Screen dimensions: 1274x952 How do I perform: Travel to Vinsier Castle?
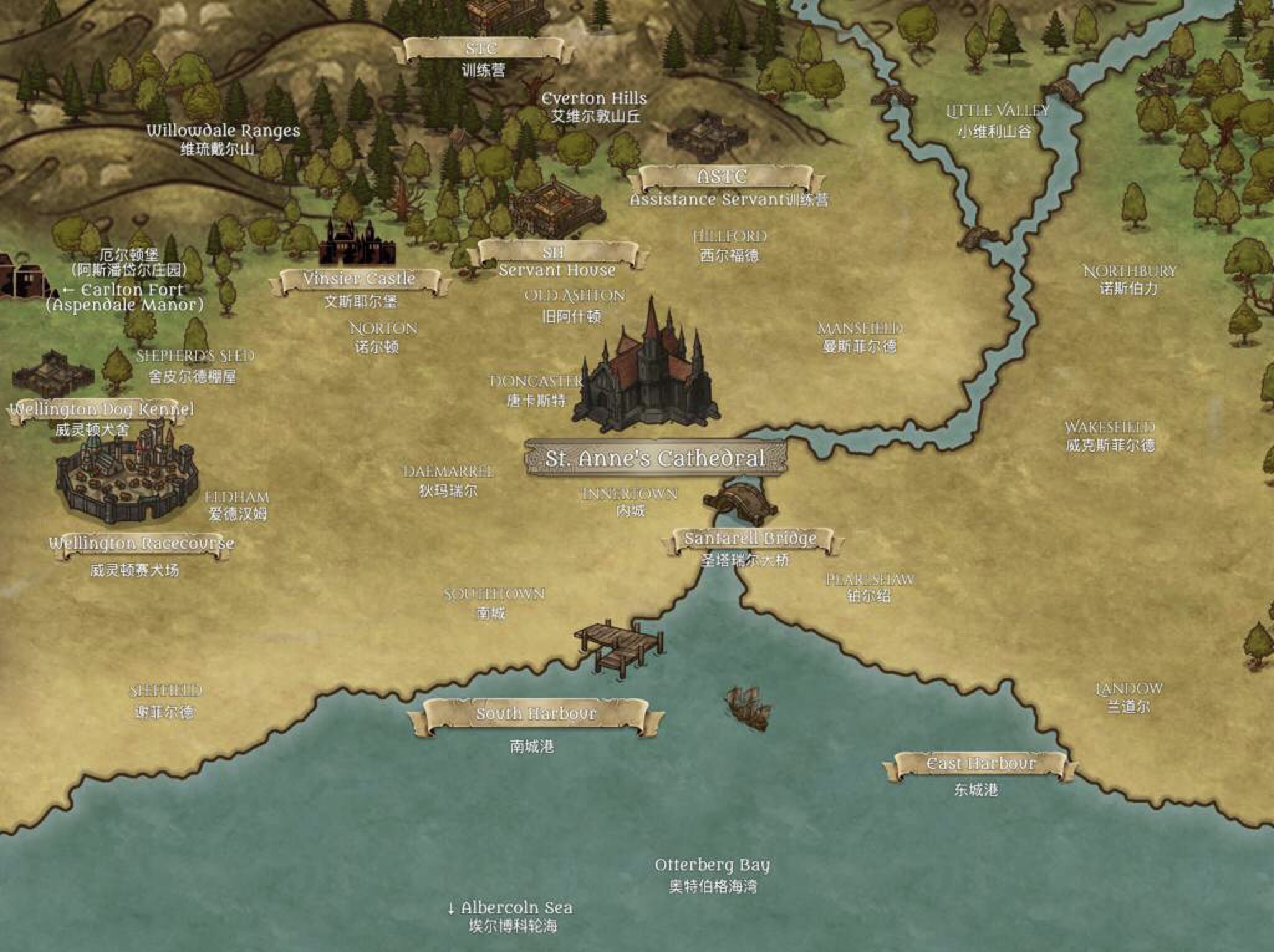pos(360,279)
